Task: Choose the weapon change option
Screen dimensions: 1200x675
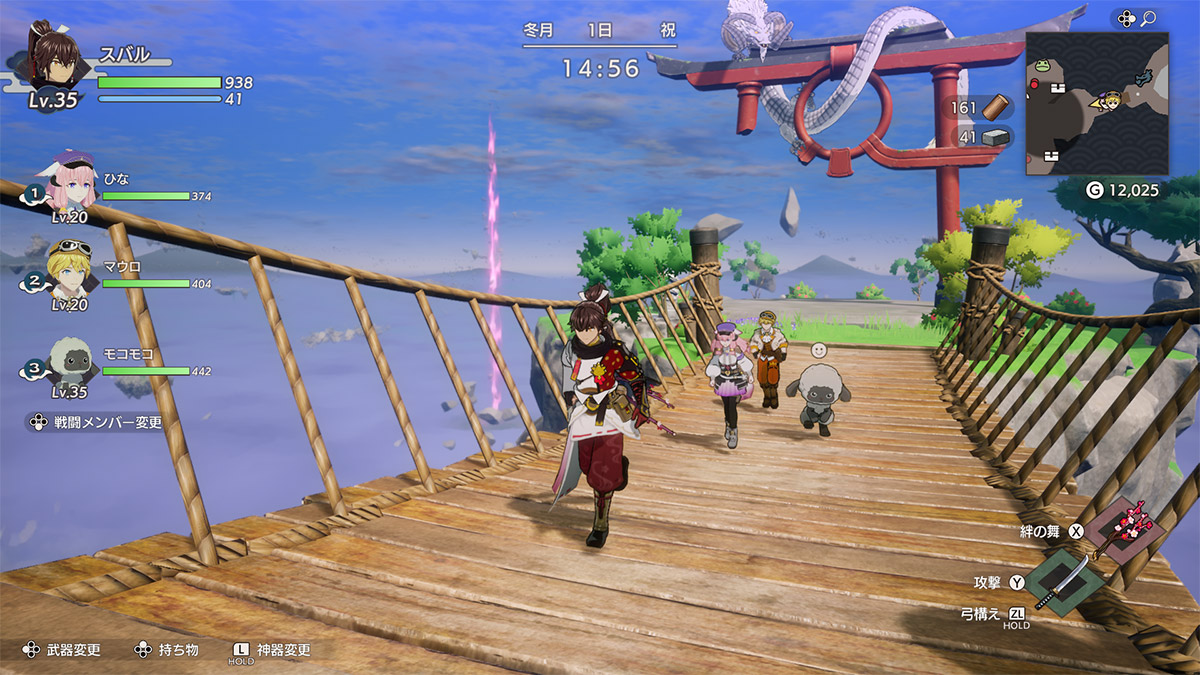Action: click(x=63, y=650)
